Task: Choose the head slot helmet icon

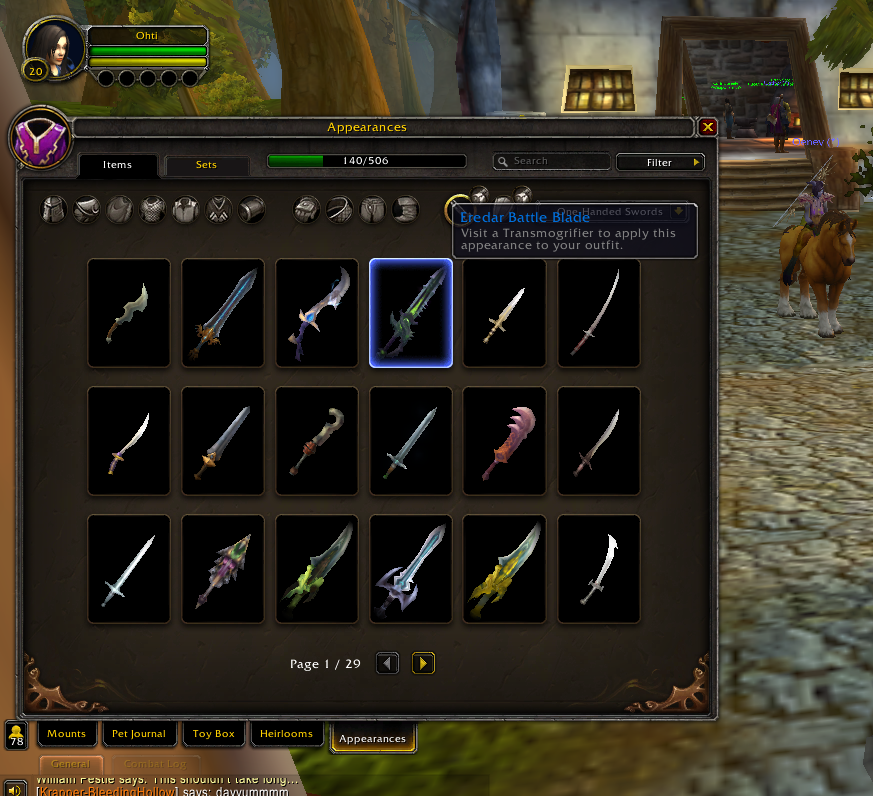Action: point(53,209)
